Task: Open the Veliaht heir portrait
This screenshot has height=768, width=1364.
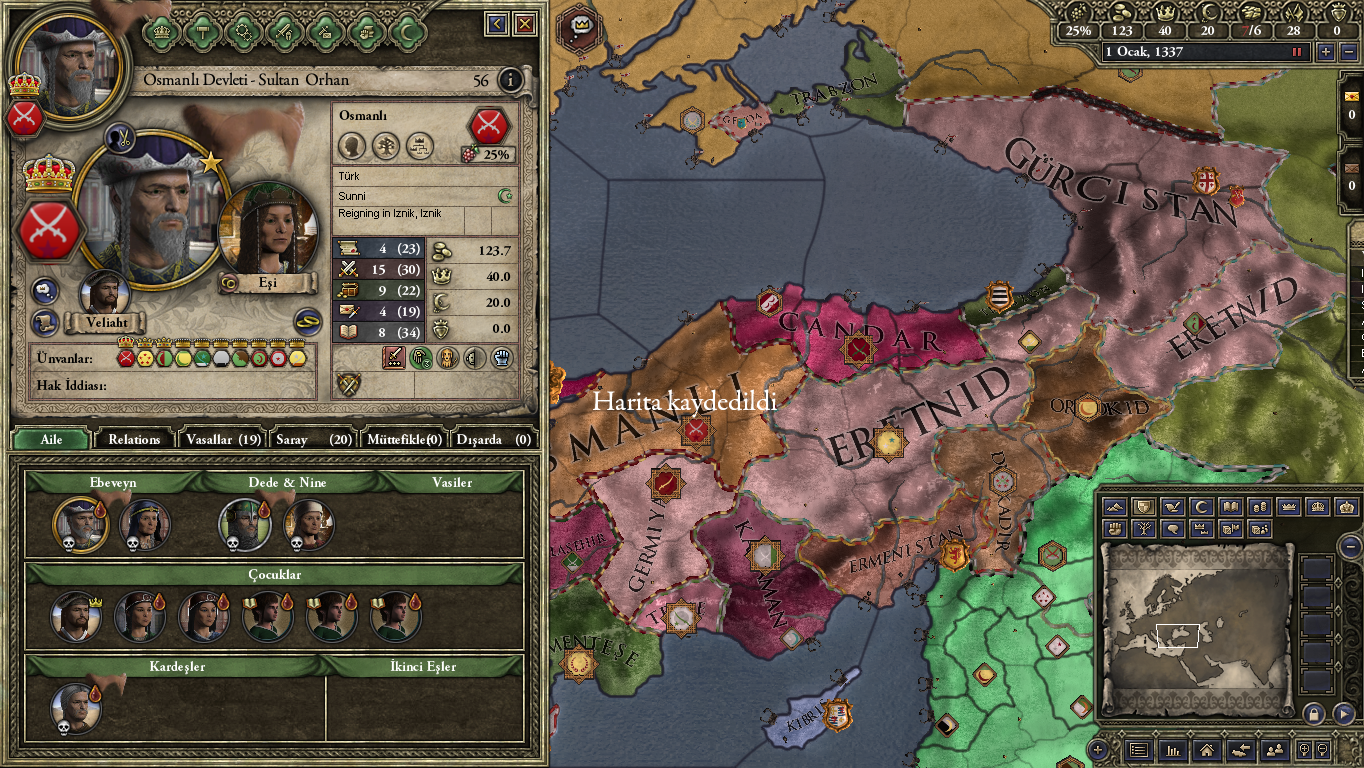Action: (x=104, y=293)
